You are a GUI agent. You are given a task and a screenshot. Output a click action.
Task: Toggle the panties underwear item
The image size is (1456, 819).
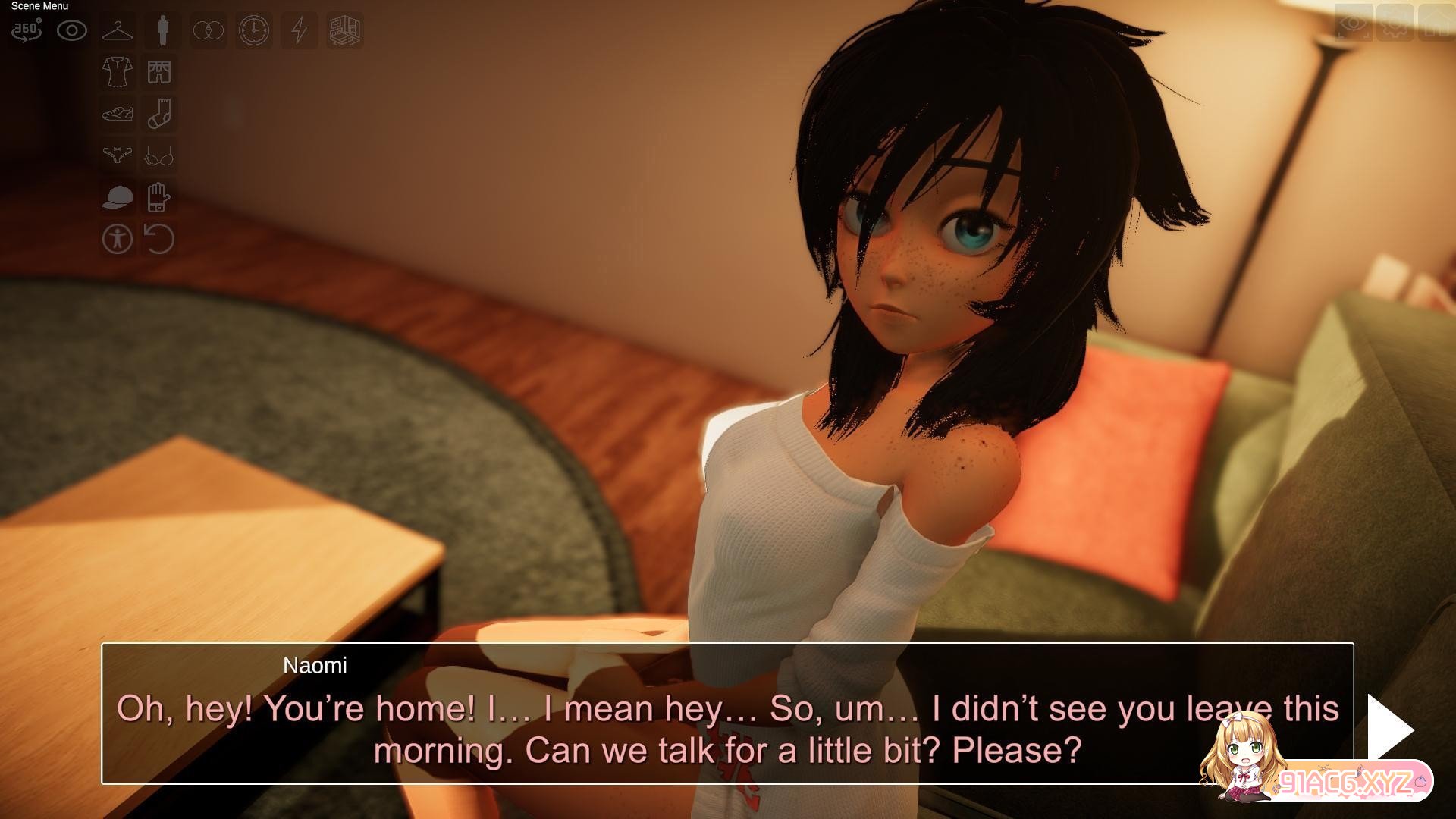pos(118,155)
